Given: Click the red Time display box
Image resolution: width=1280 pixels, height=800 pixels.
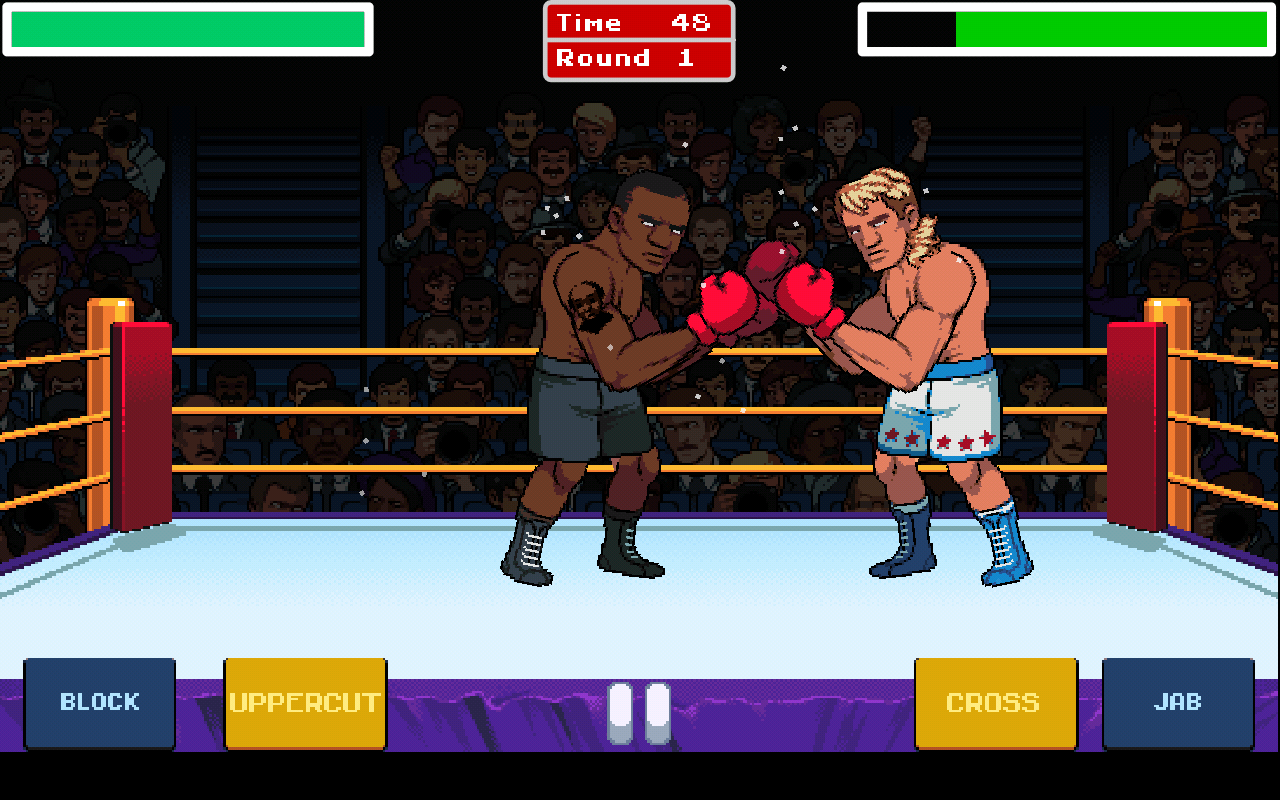Looking at the screenshot, I should pyautogui.click(x=639, y=22).
